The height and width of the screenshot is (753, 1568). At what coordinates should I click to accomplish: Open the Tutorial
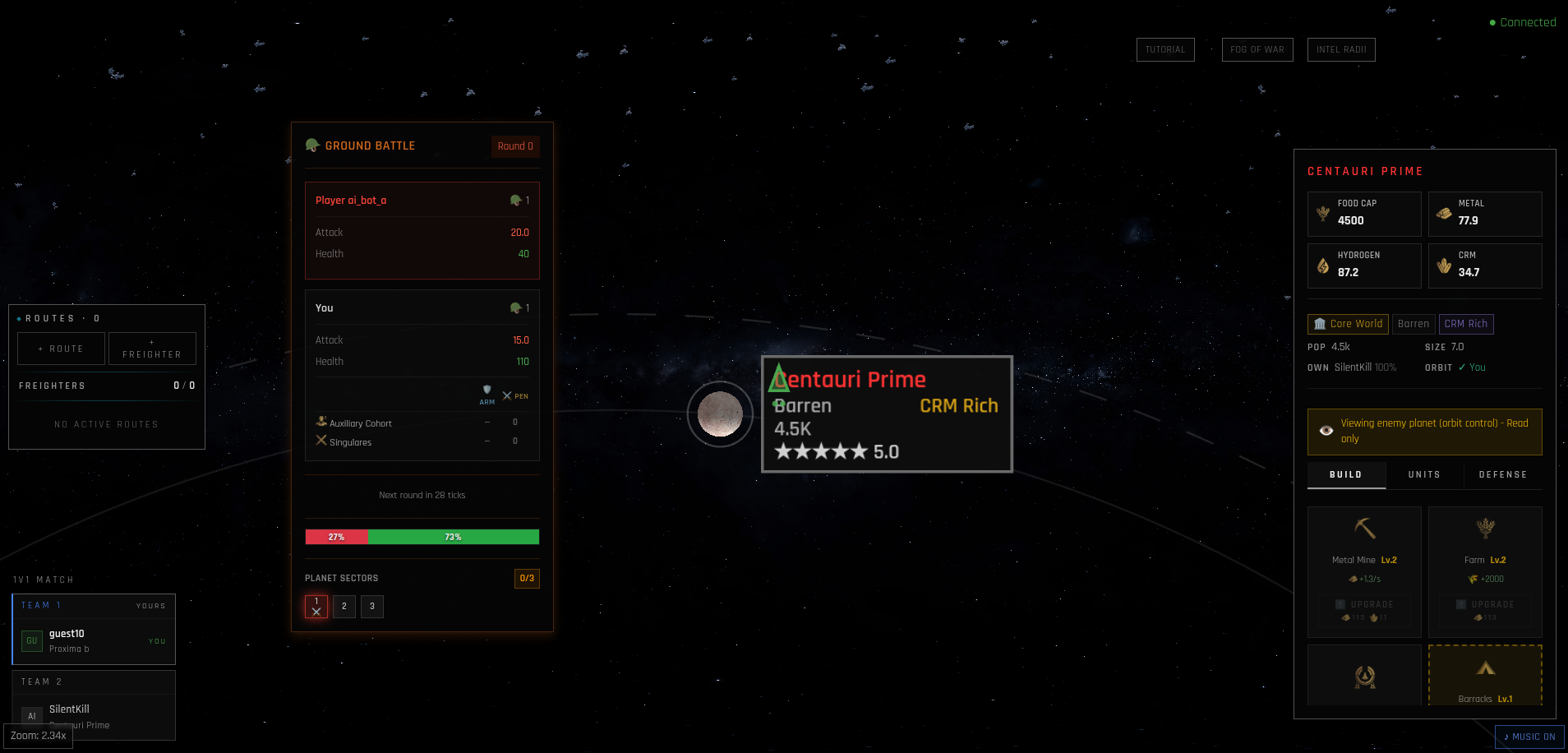click(x=1164, y=49)
